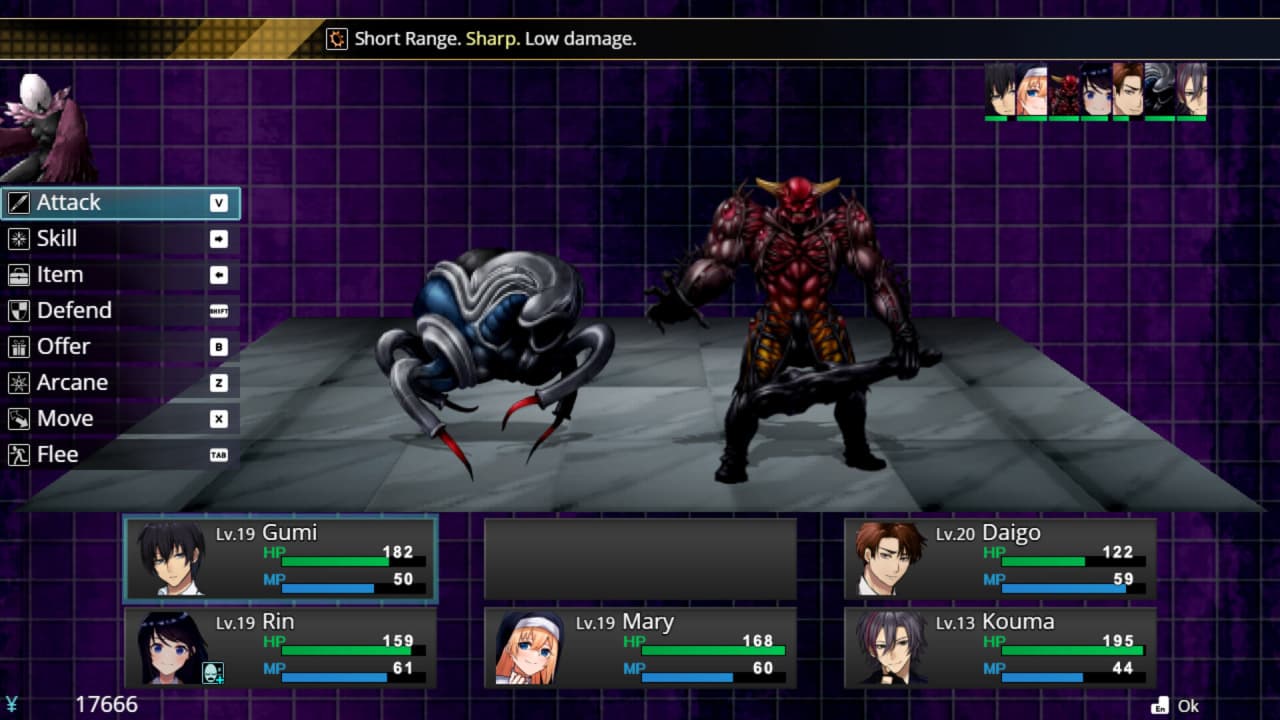Select Kouma's party status panel

coord(1000,648)
